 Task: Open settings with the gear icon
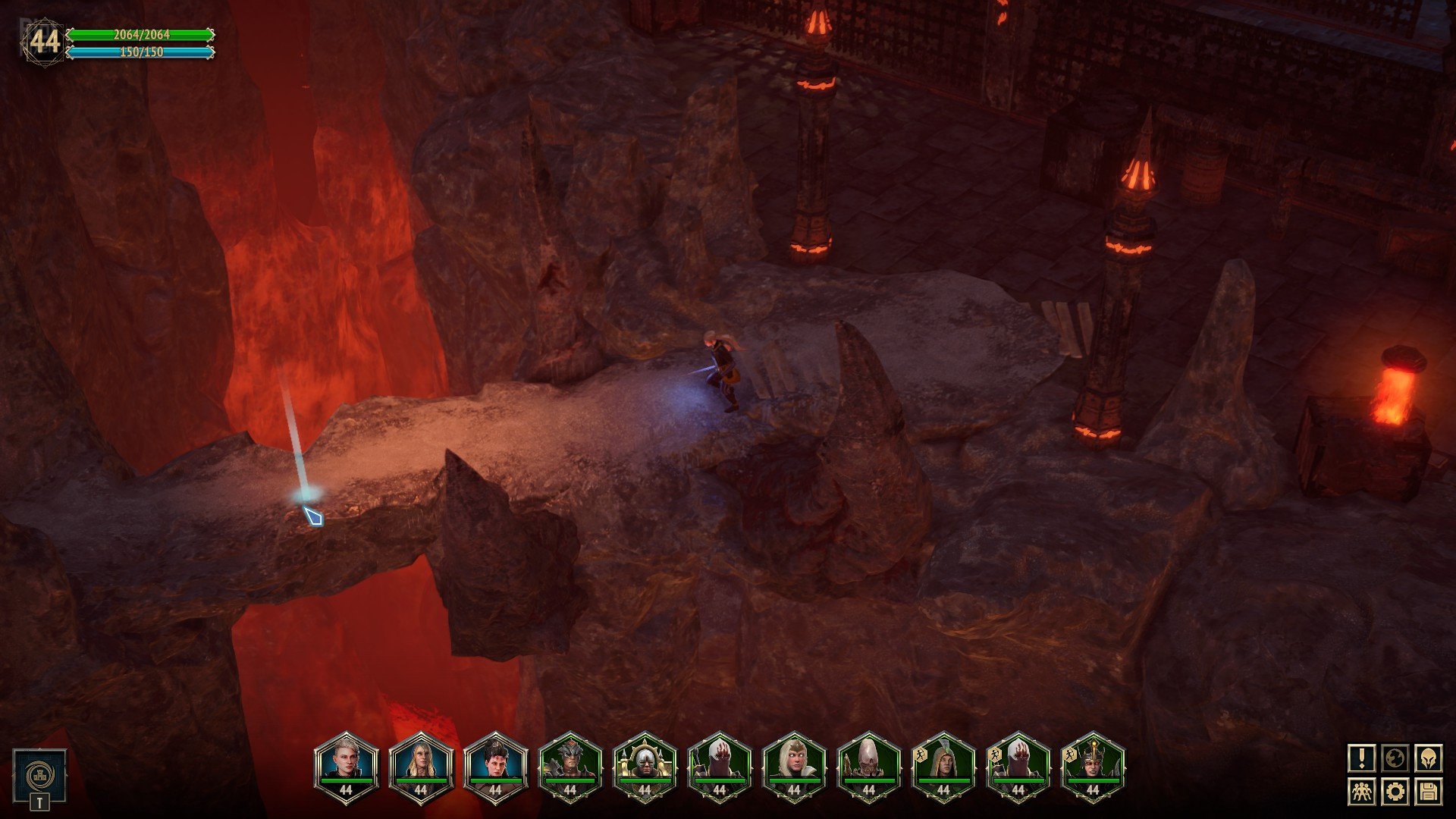point(1395,792)
